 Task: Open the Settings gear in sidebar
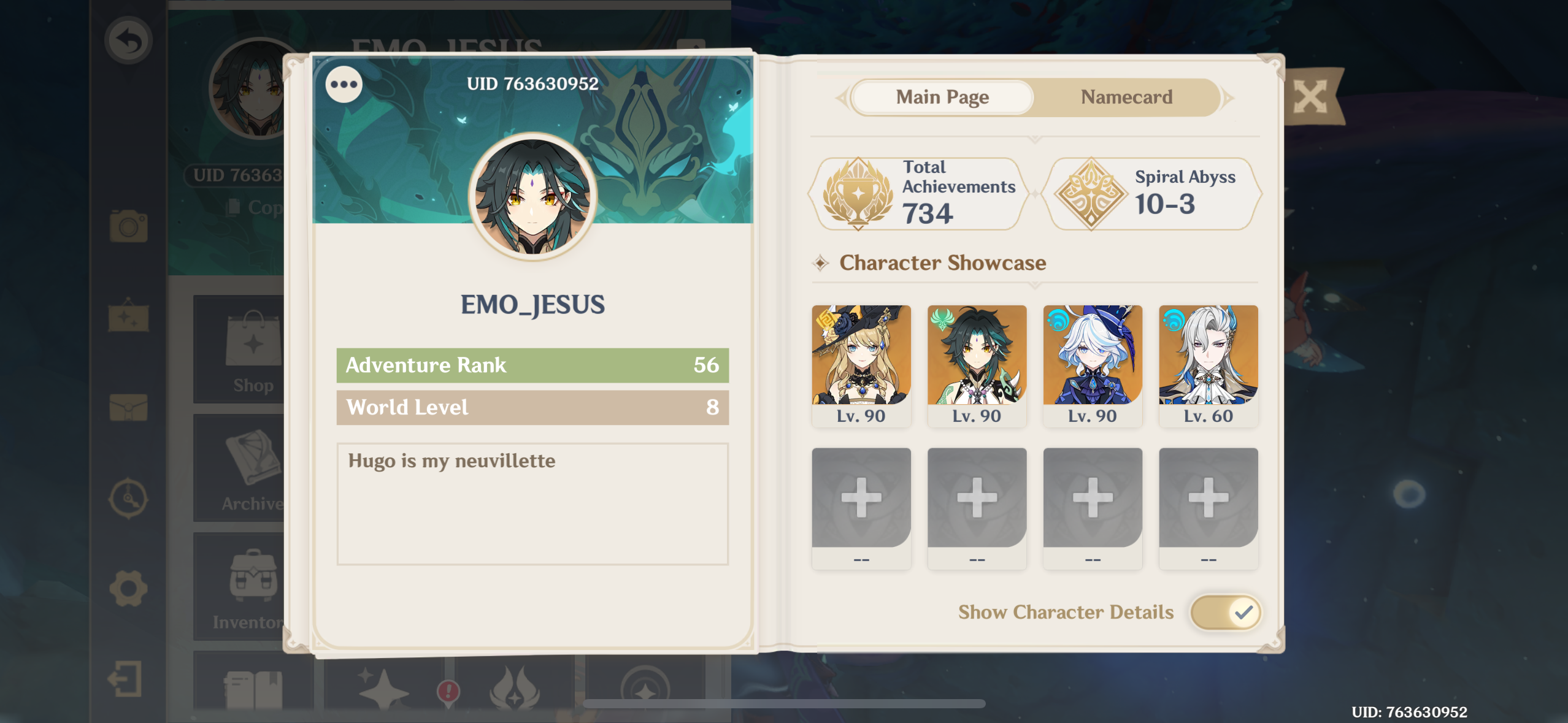pyautogui.click(x=129, y=587)
